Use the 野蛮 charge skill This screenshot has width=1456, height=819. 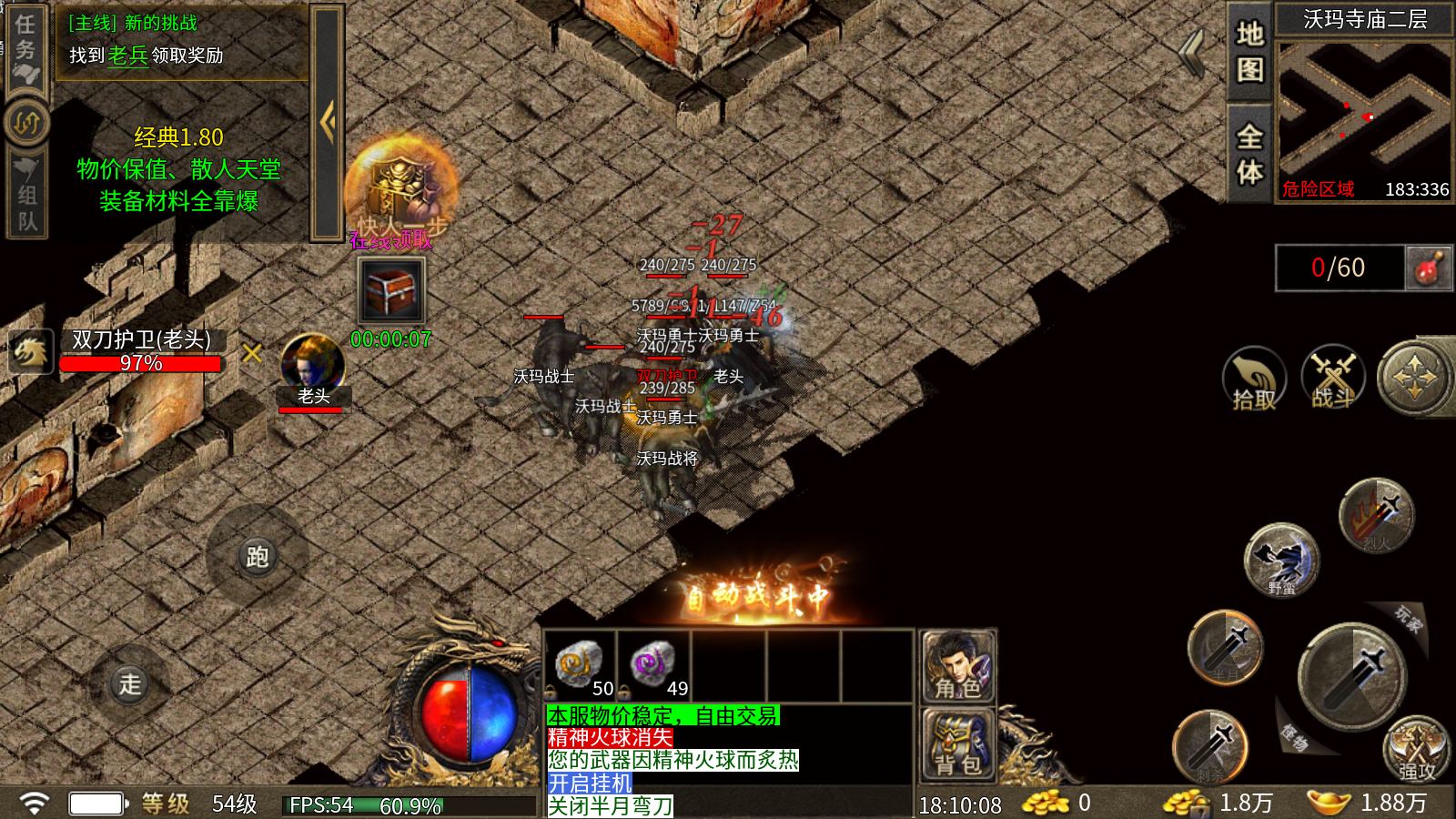click(x=1282, y=560)
